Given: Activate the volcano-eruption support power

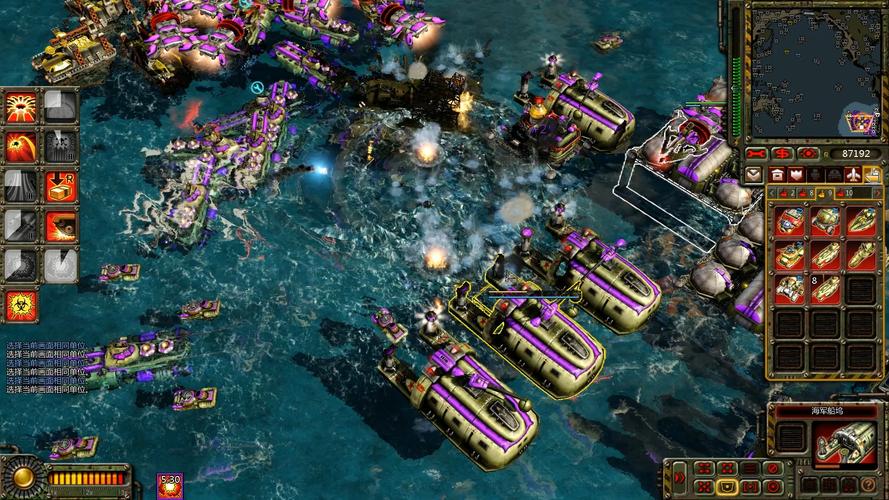Looking at the screenshot, I should pyautogui.click(x=21, y=106).
